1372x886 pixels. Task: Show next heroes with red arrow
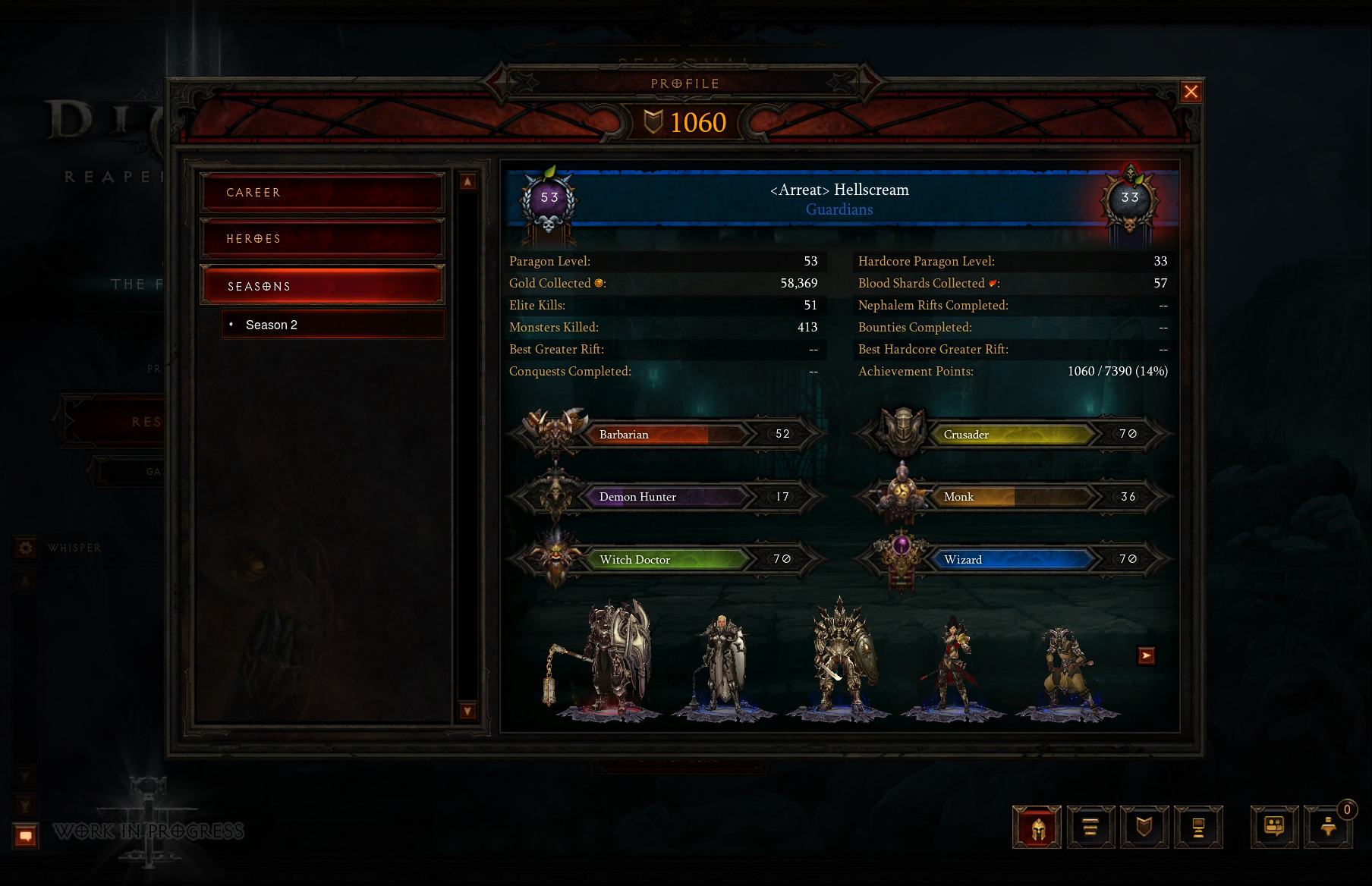1146,655
